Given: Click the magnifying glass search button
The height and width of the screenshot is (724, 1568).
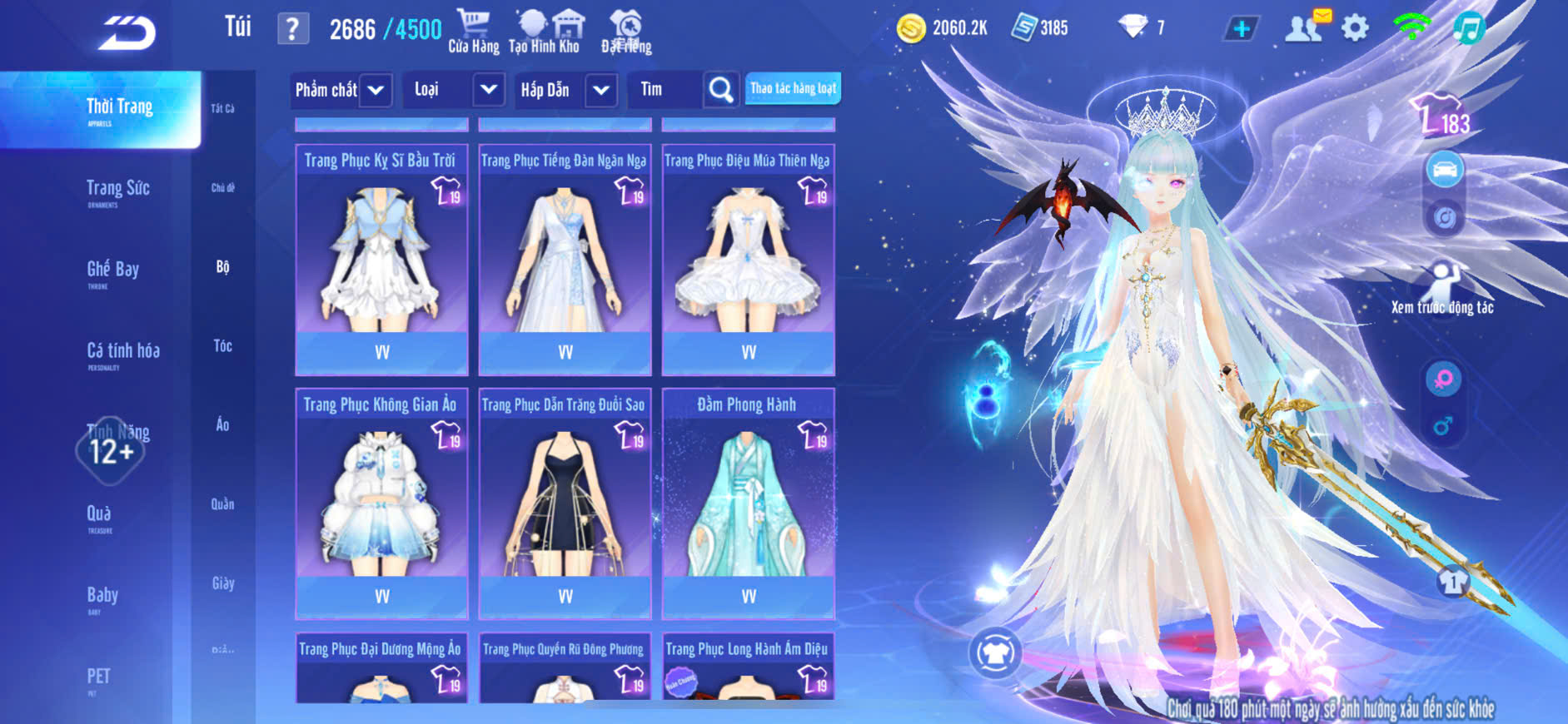Looking at the screenshot, I should (x=720, y=90).
